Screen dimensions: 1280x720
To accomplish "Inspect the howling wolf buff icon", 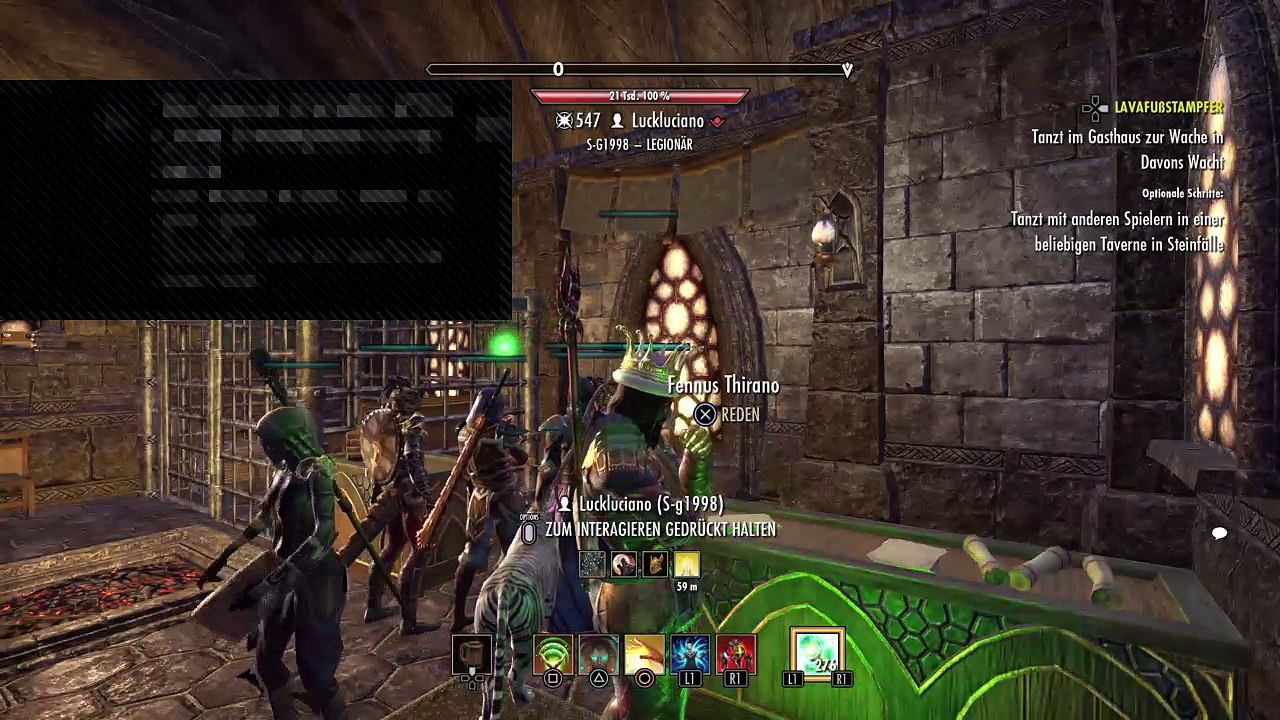I will 624,565.
